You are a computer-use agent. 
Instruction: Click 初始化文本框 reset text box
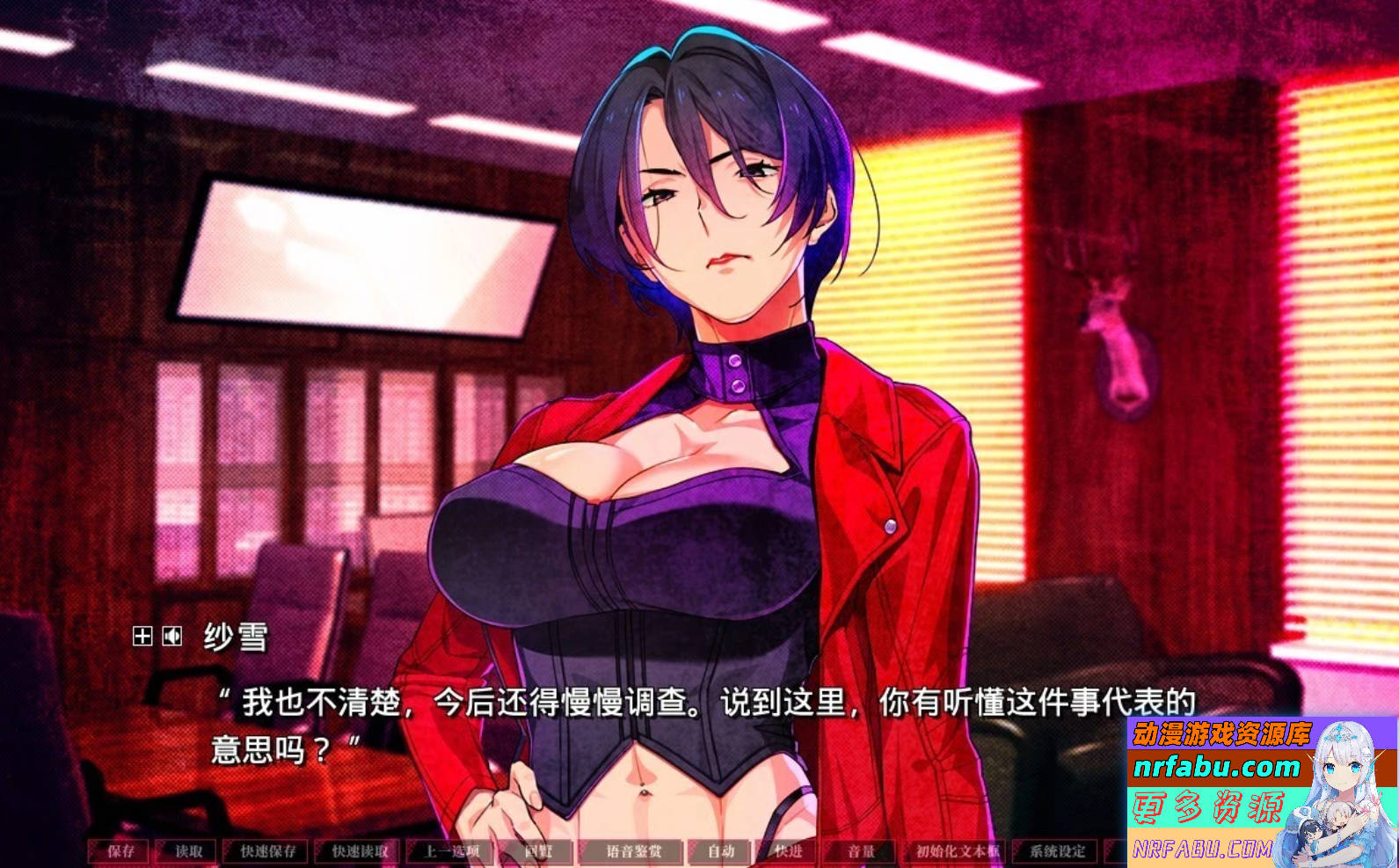tap(957, 851)
